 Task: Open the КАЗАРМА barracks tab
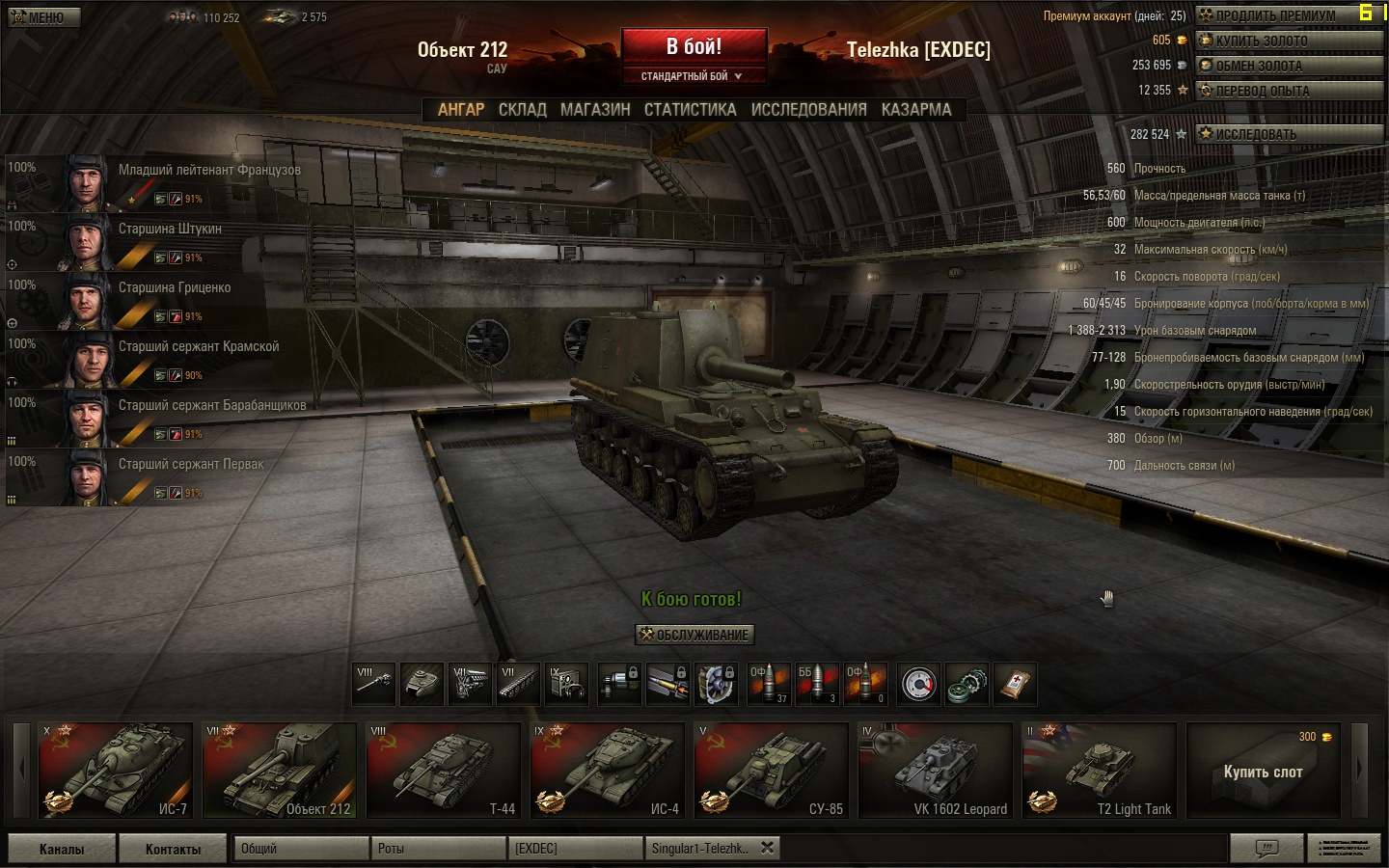[915, 110]
